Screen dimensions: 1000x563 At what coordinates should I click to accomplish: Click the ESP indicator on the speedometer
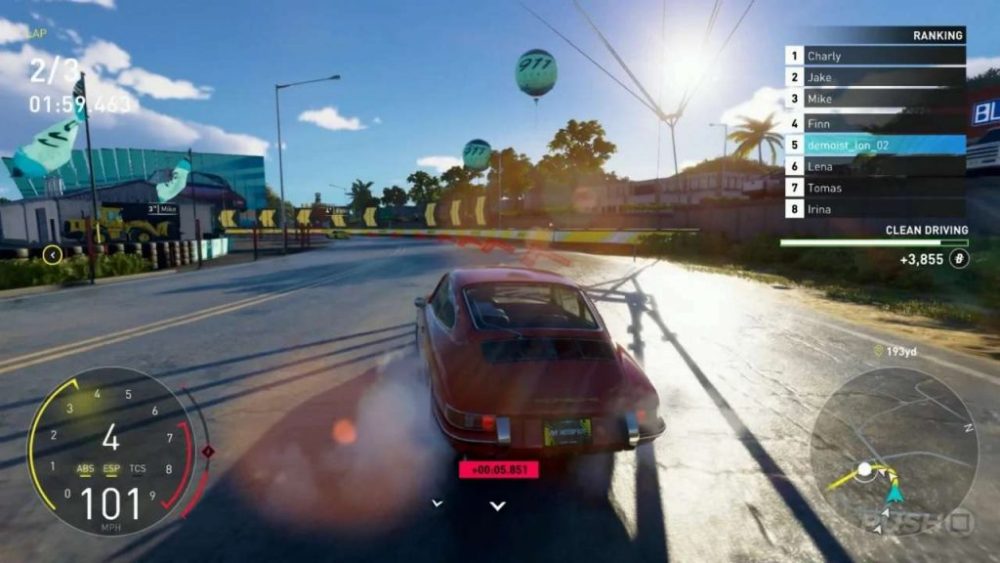click(x=111, y=468)
